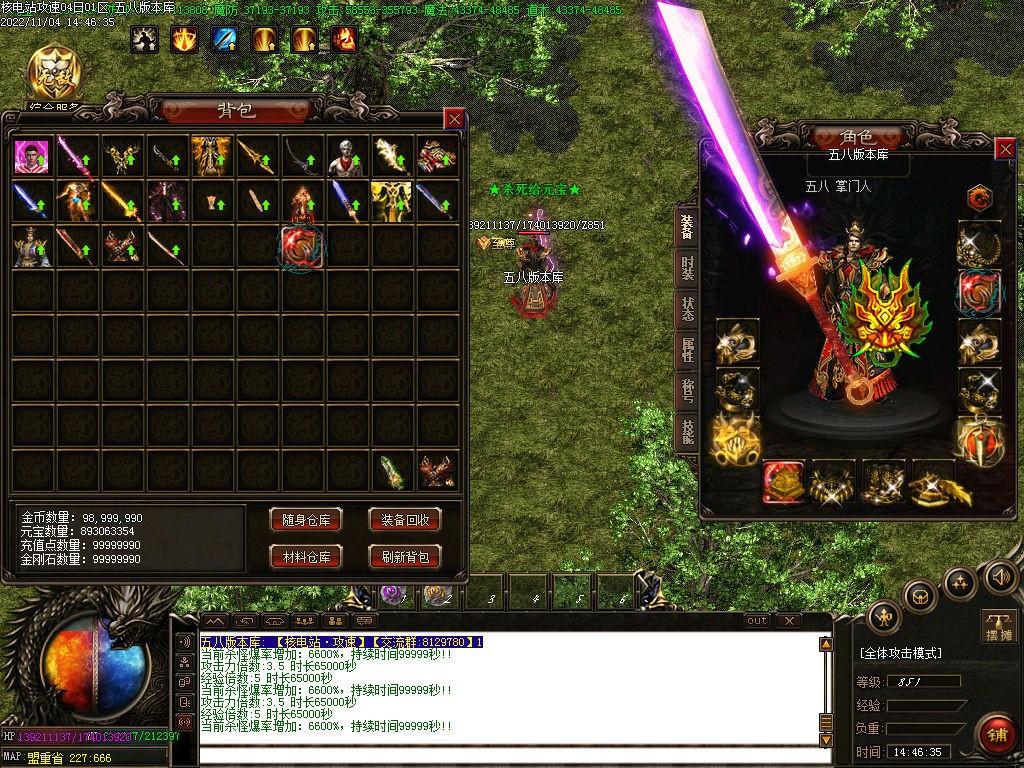The image size is (1024, 768).
Task: Click the chat panel's out button
Action: (757, 621)
